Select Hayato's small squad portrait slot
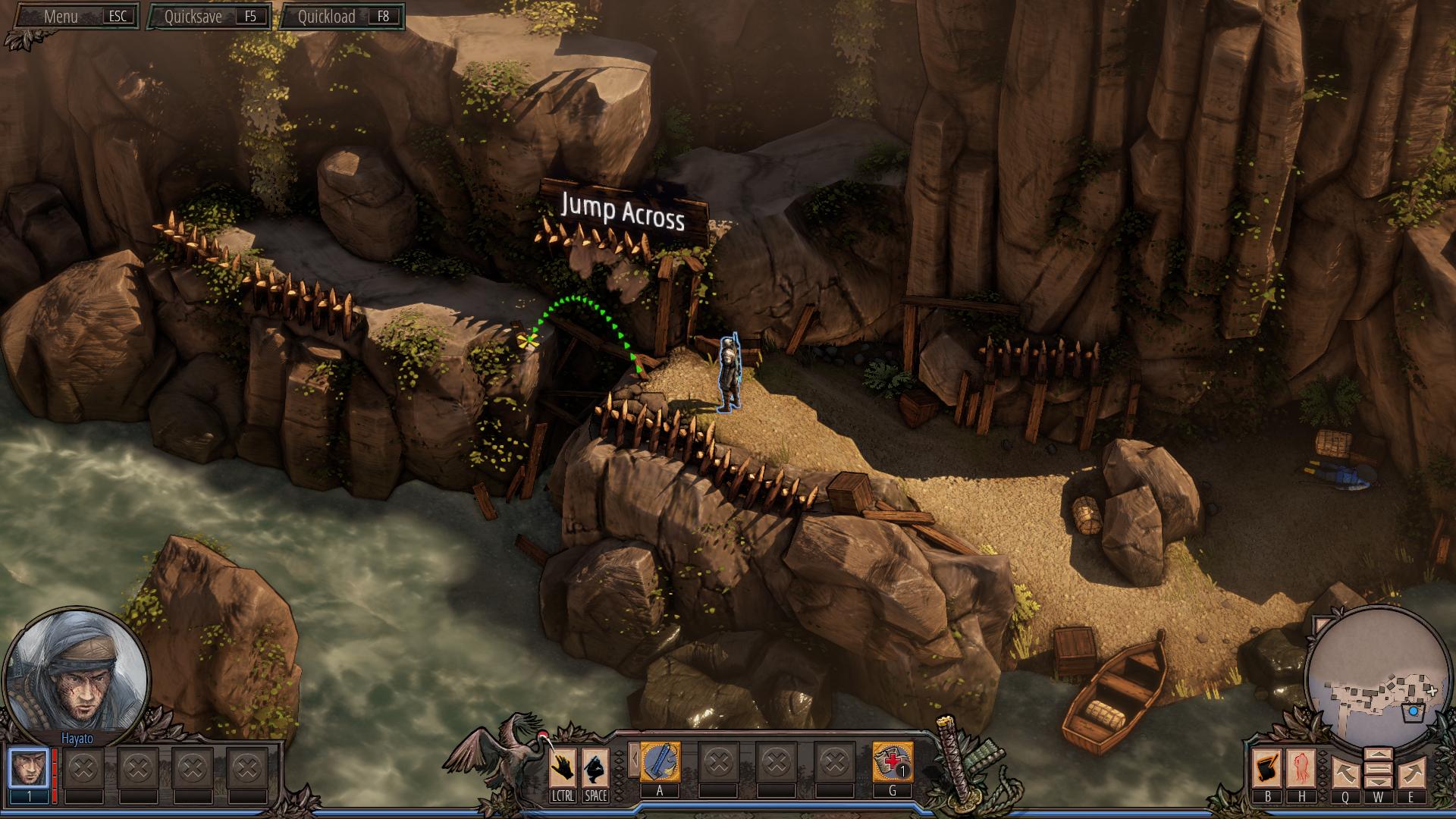 [x=29, y=768]
